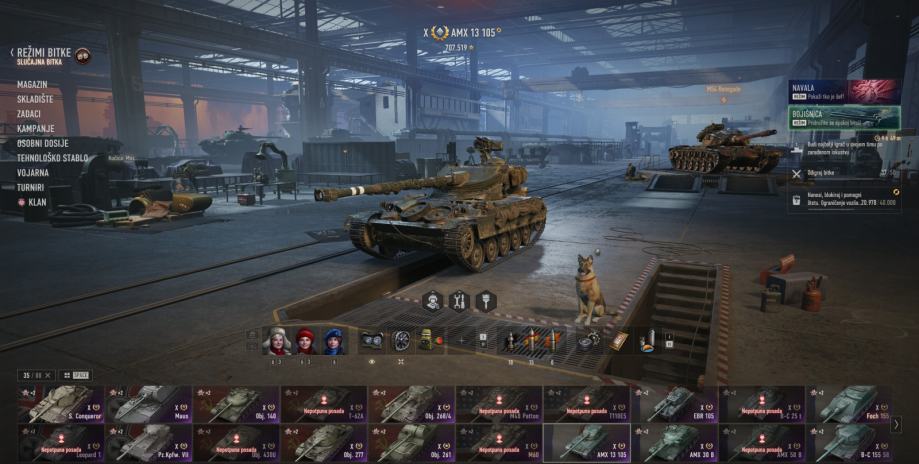
Task: Select Kampanje from the side menu
Action: (x=35, y=129)
